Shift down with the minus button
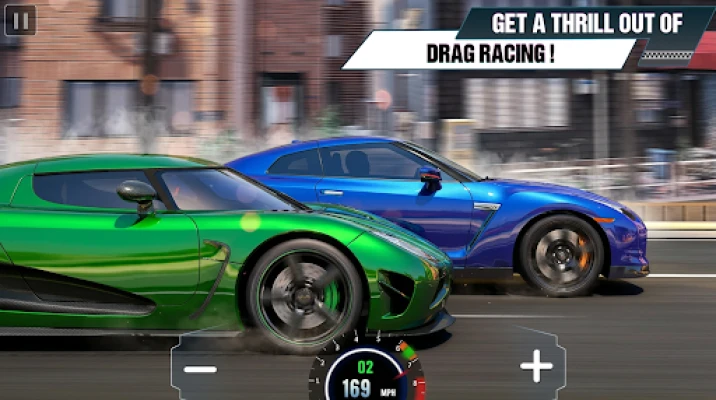The height and width of the screenshot is (400, 716). [200, 368]
